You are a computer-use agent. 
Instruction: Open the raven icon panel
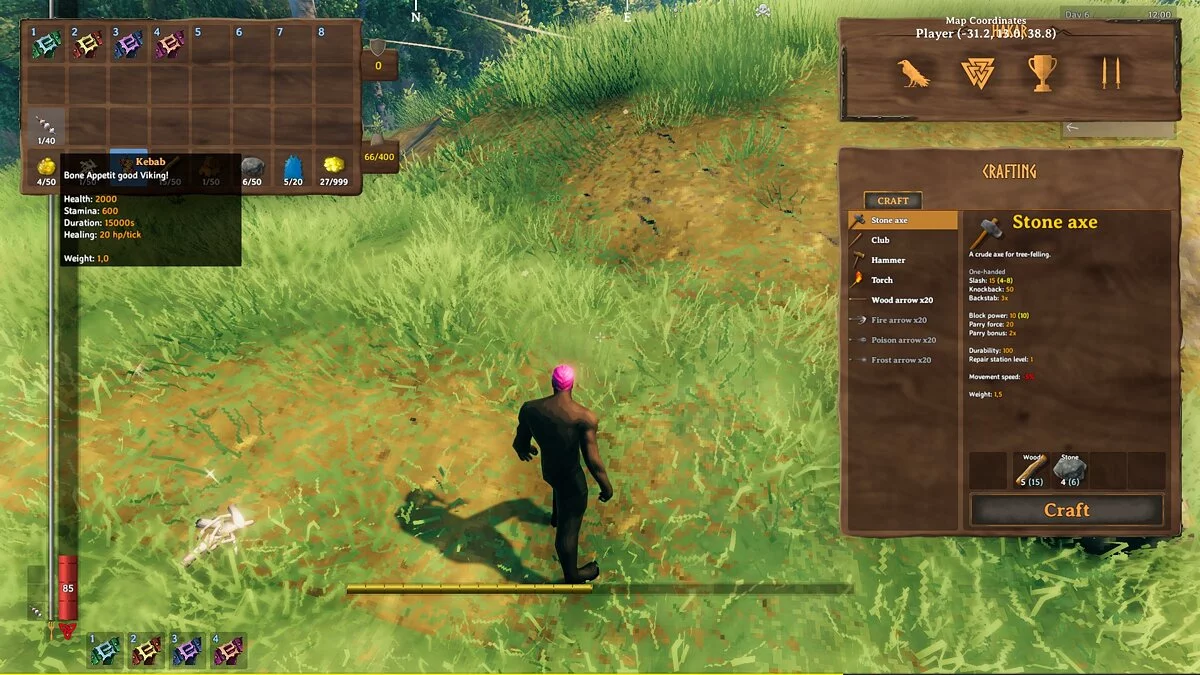point(913,73)
